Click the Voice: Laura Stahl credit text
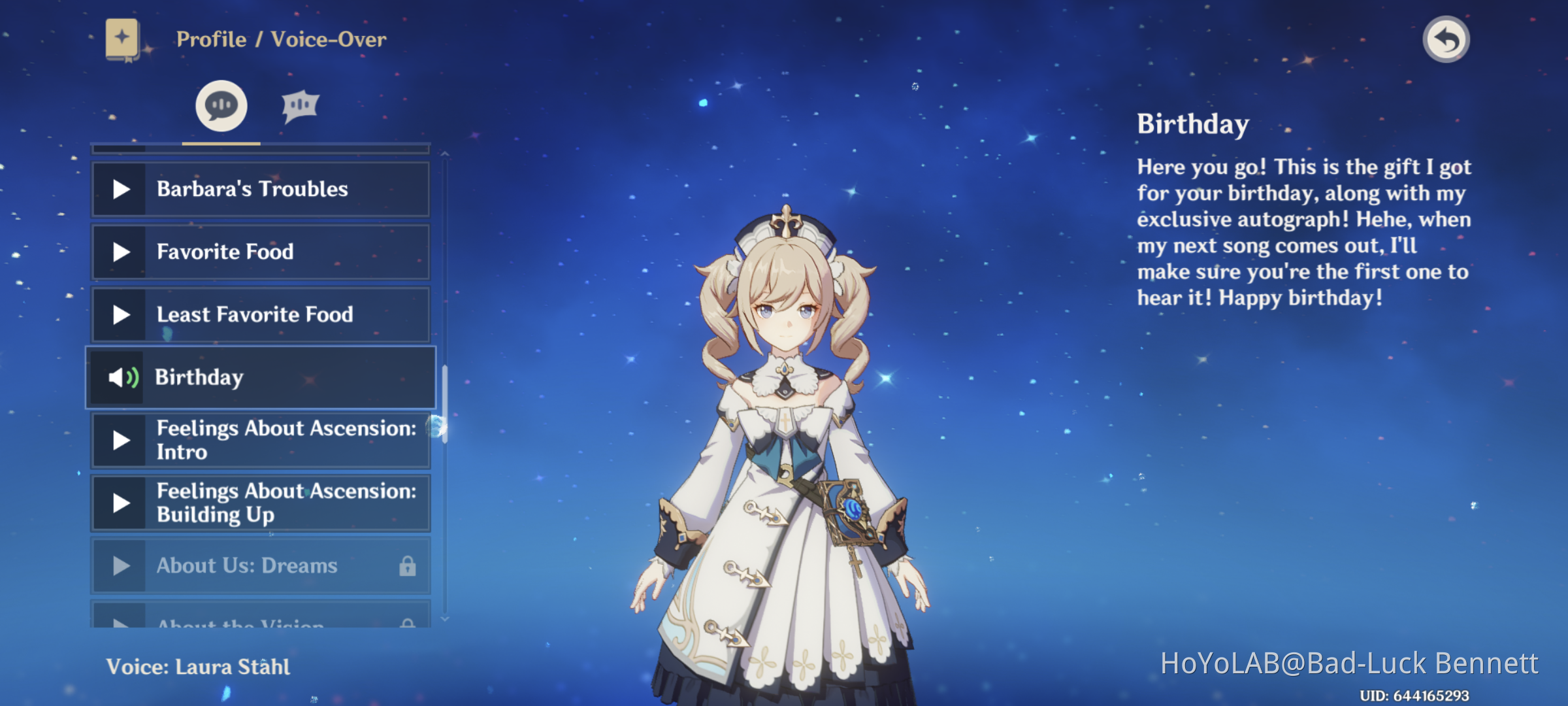 click(x=199, y=667)
